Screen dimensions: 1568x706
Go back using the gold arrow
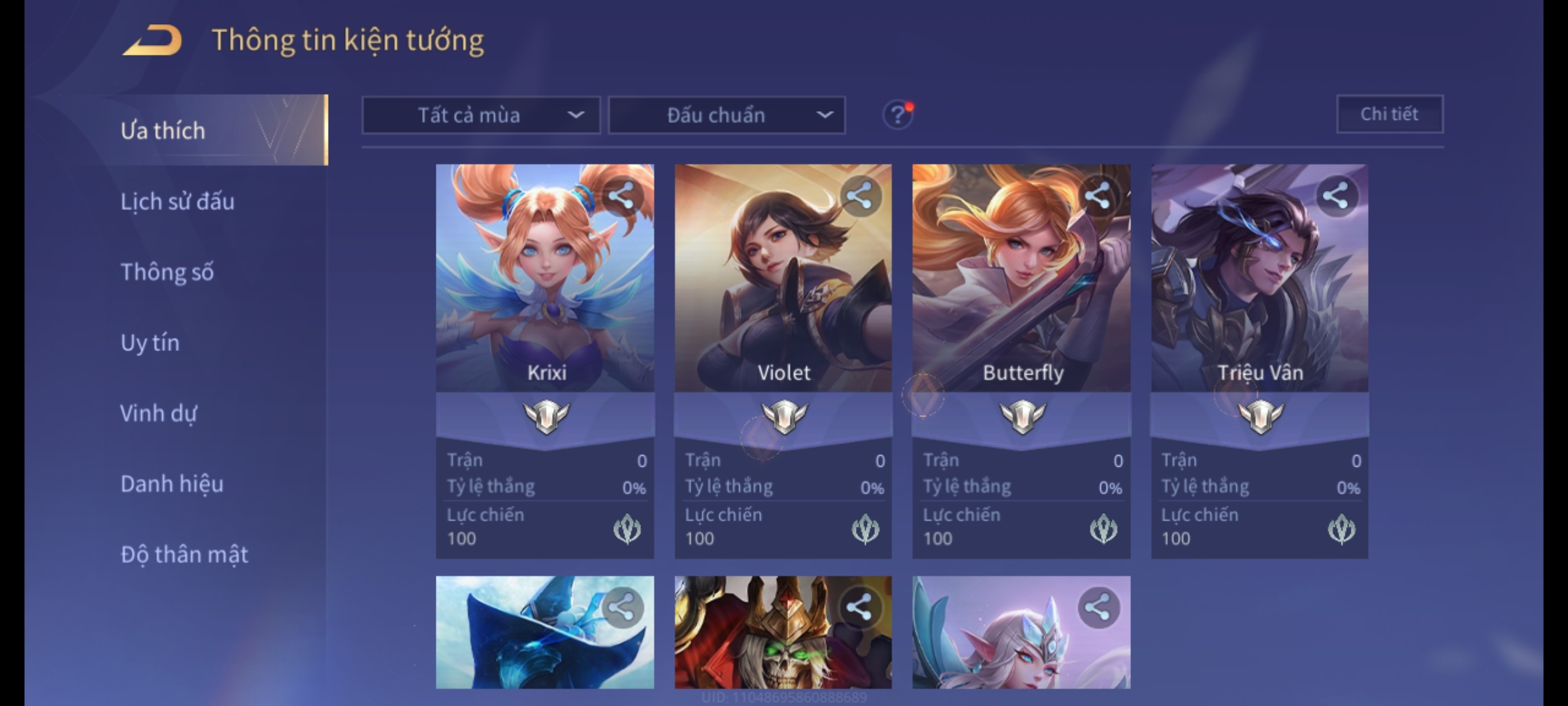152,41
